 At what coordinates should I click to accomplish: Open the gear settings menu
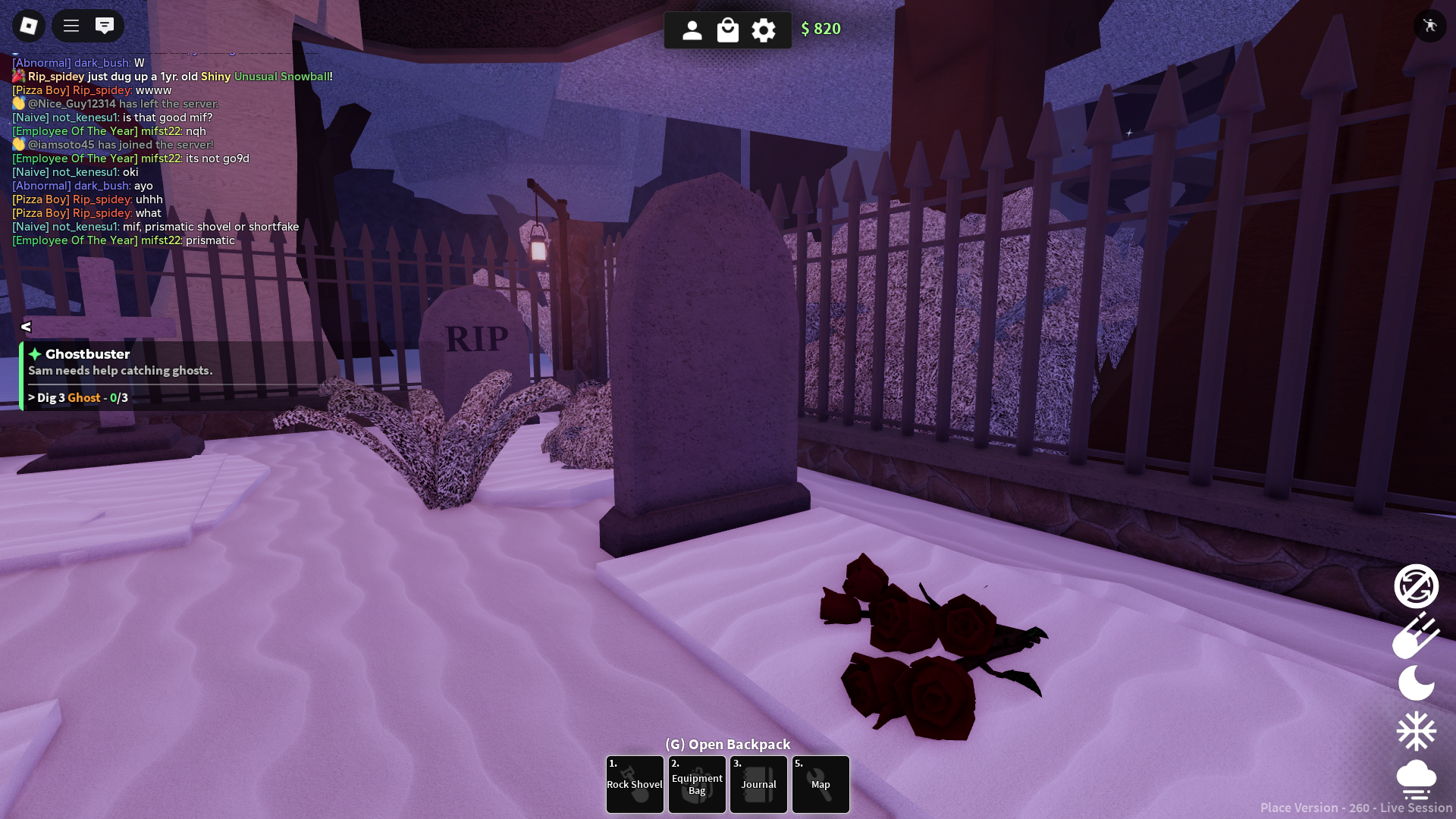tap(764, 30)
